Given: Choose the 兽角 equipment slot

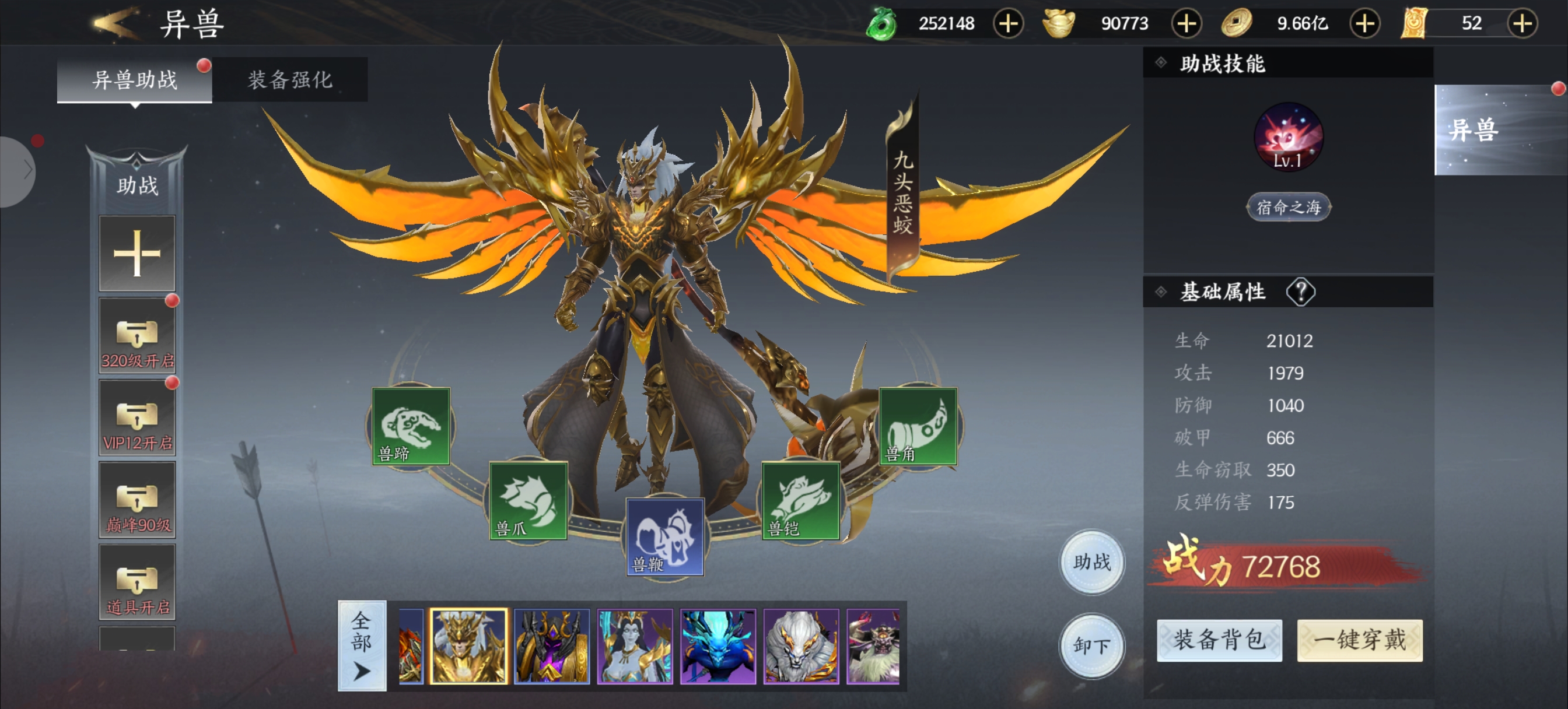Looking at the screenshot, I should click(x=918, y=427).
